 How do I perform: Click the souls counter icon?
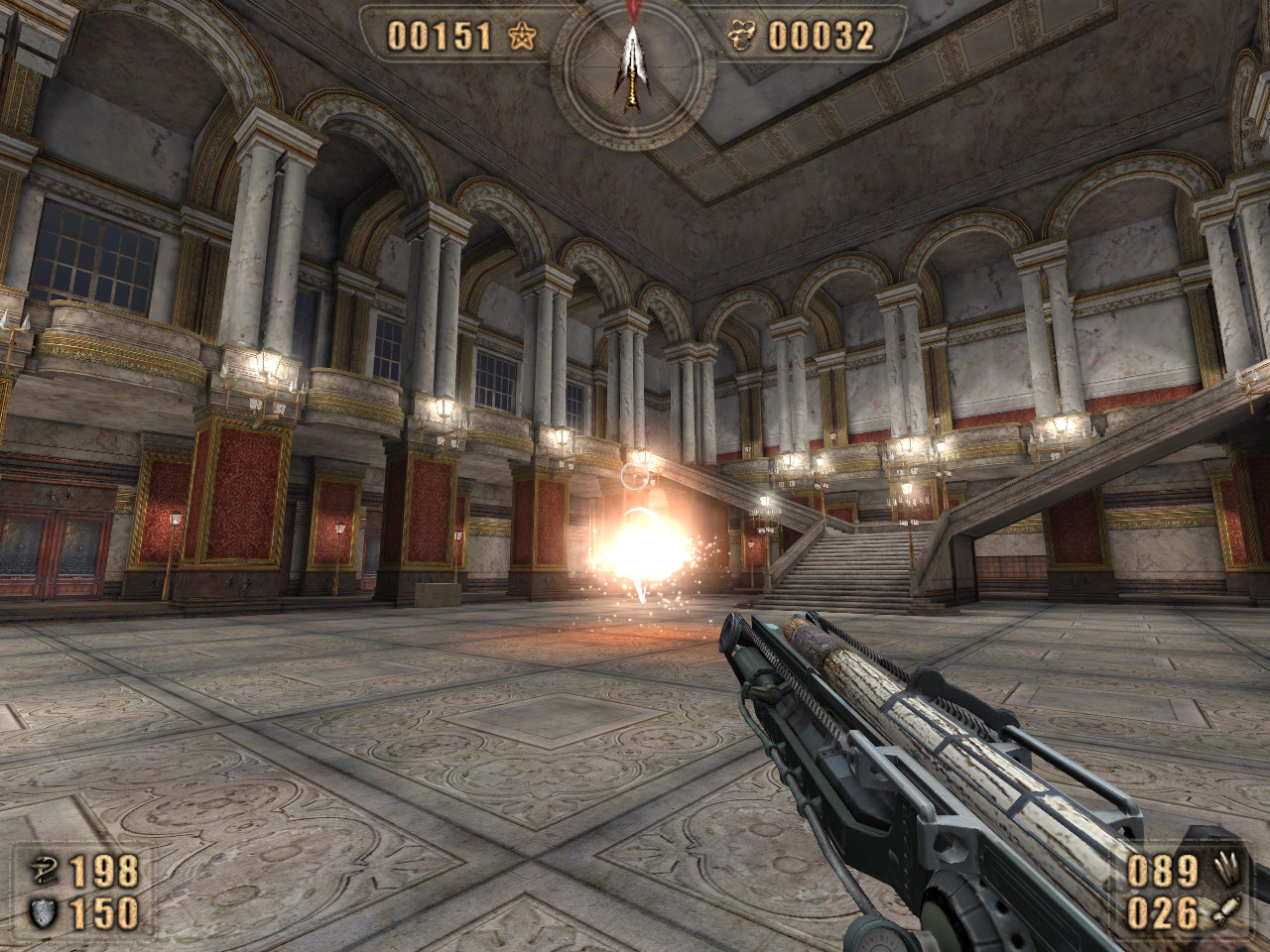[742, 37]
